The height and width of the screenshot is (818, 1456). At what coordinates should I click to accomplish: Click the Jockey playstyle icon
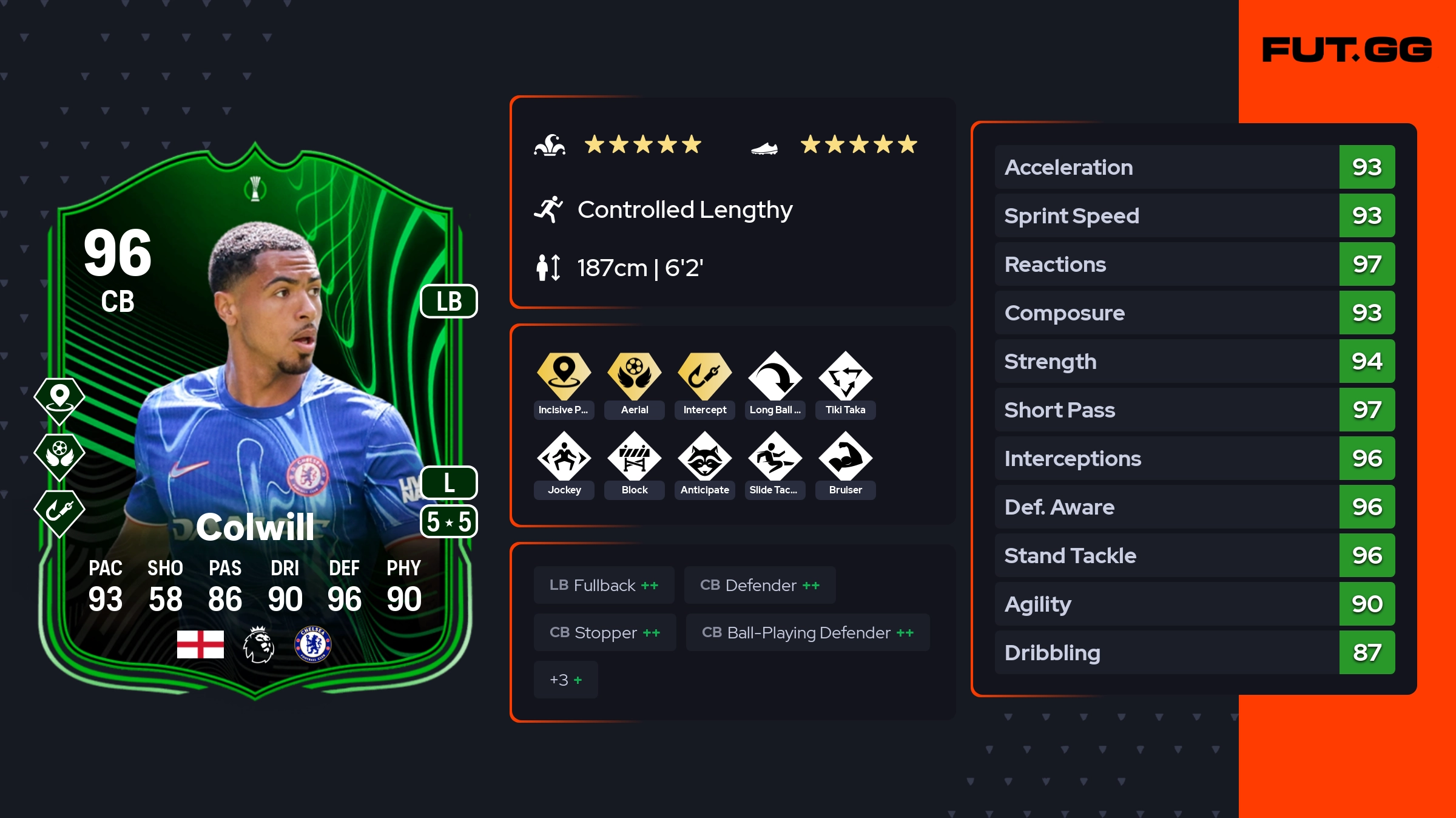pyautogui.click(x=564, y=456)
